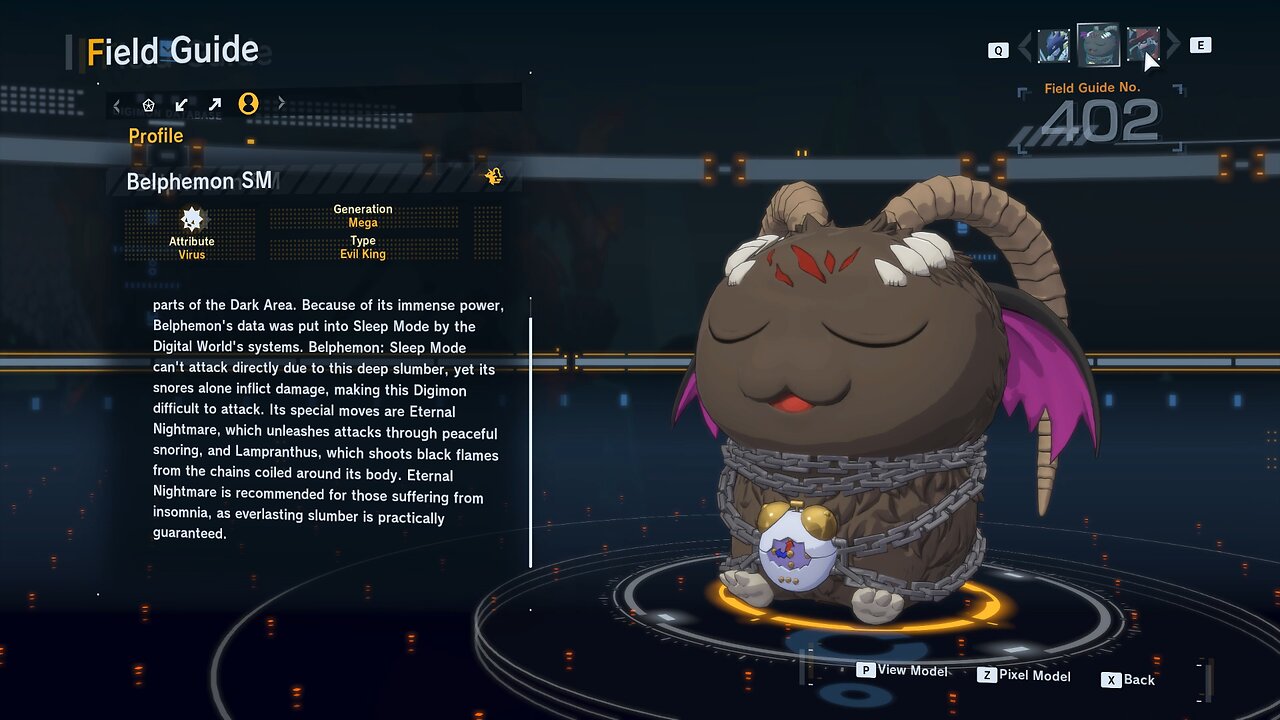Go to previous Digimon with left chevron

tap(1024, 46)
